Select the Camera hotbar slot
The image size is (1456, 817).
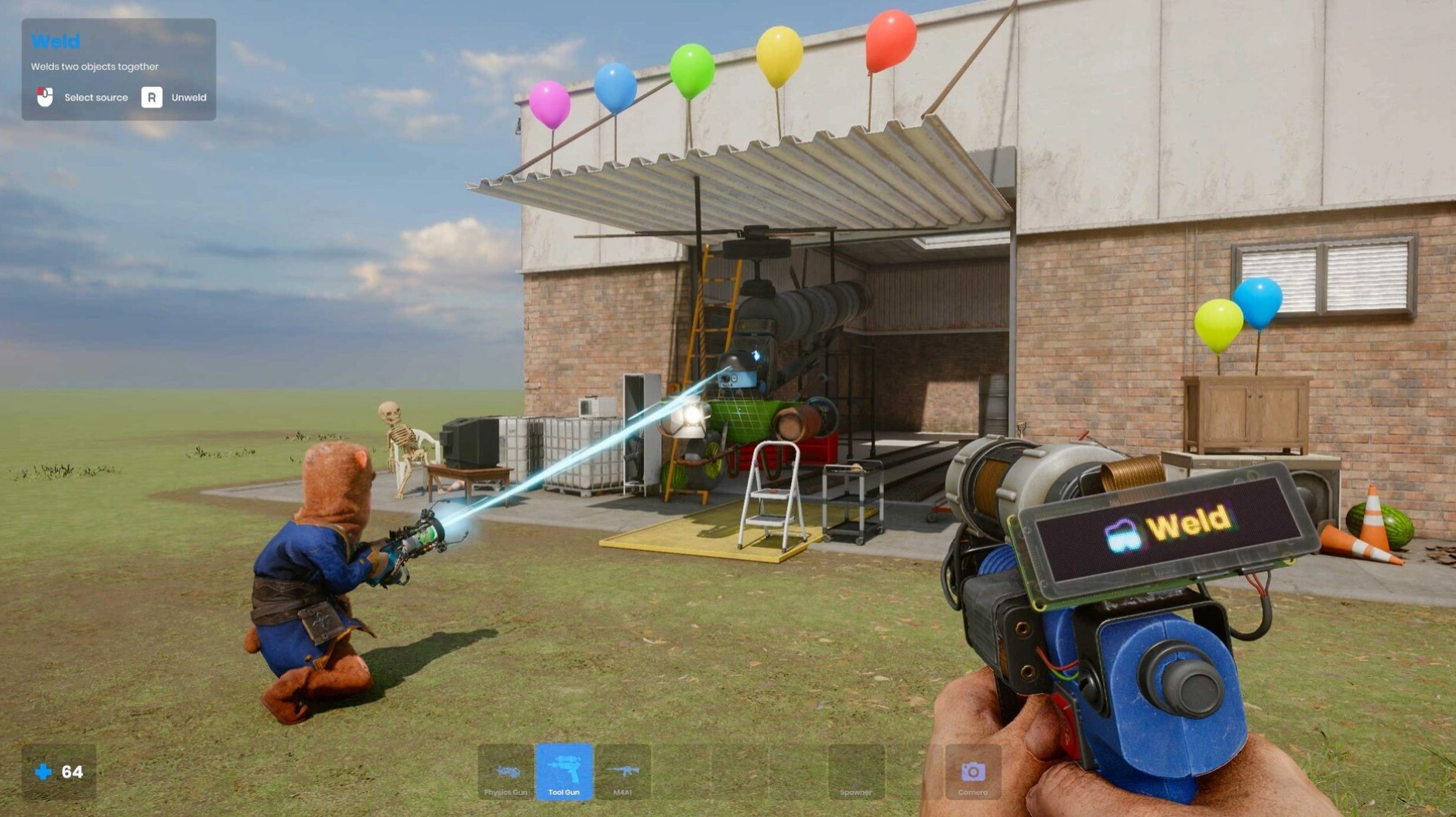click(972, 772)
